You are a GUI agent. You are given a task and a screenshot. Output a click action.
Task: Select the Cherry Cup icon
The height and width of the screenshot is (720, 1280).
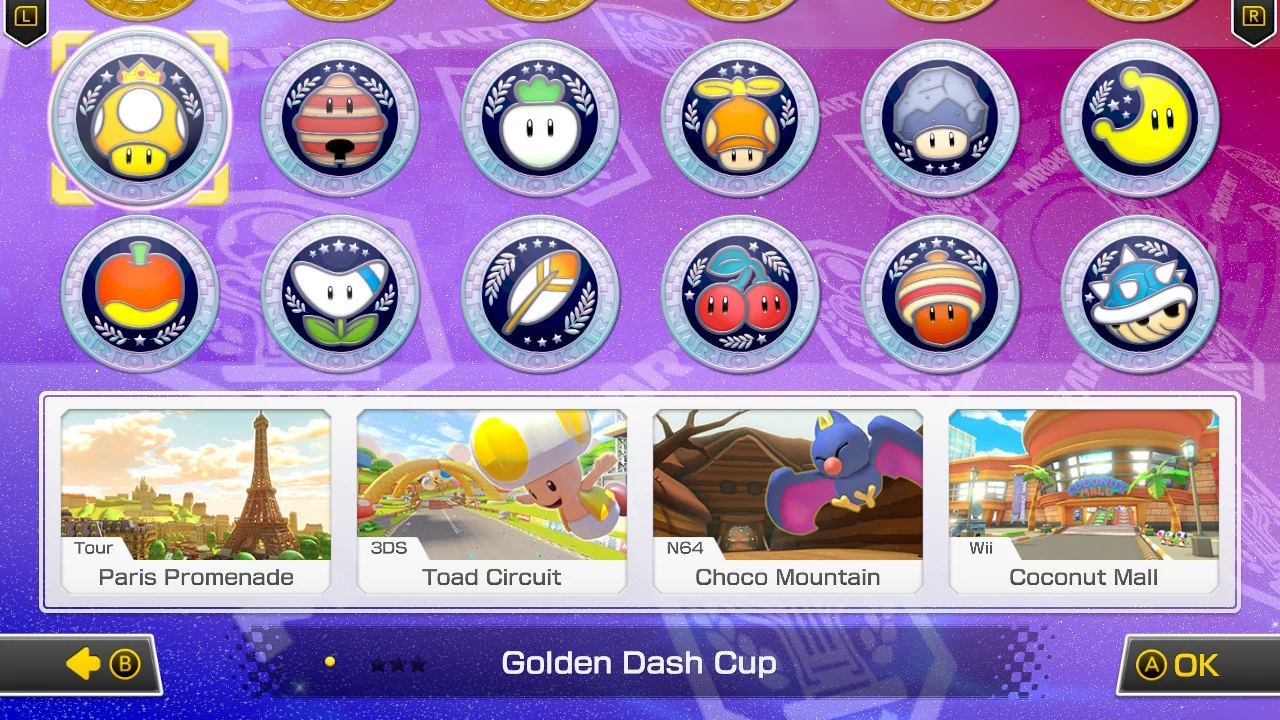pyautogui.click(x=740, y=293)
